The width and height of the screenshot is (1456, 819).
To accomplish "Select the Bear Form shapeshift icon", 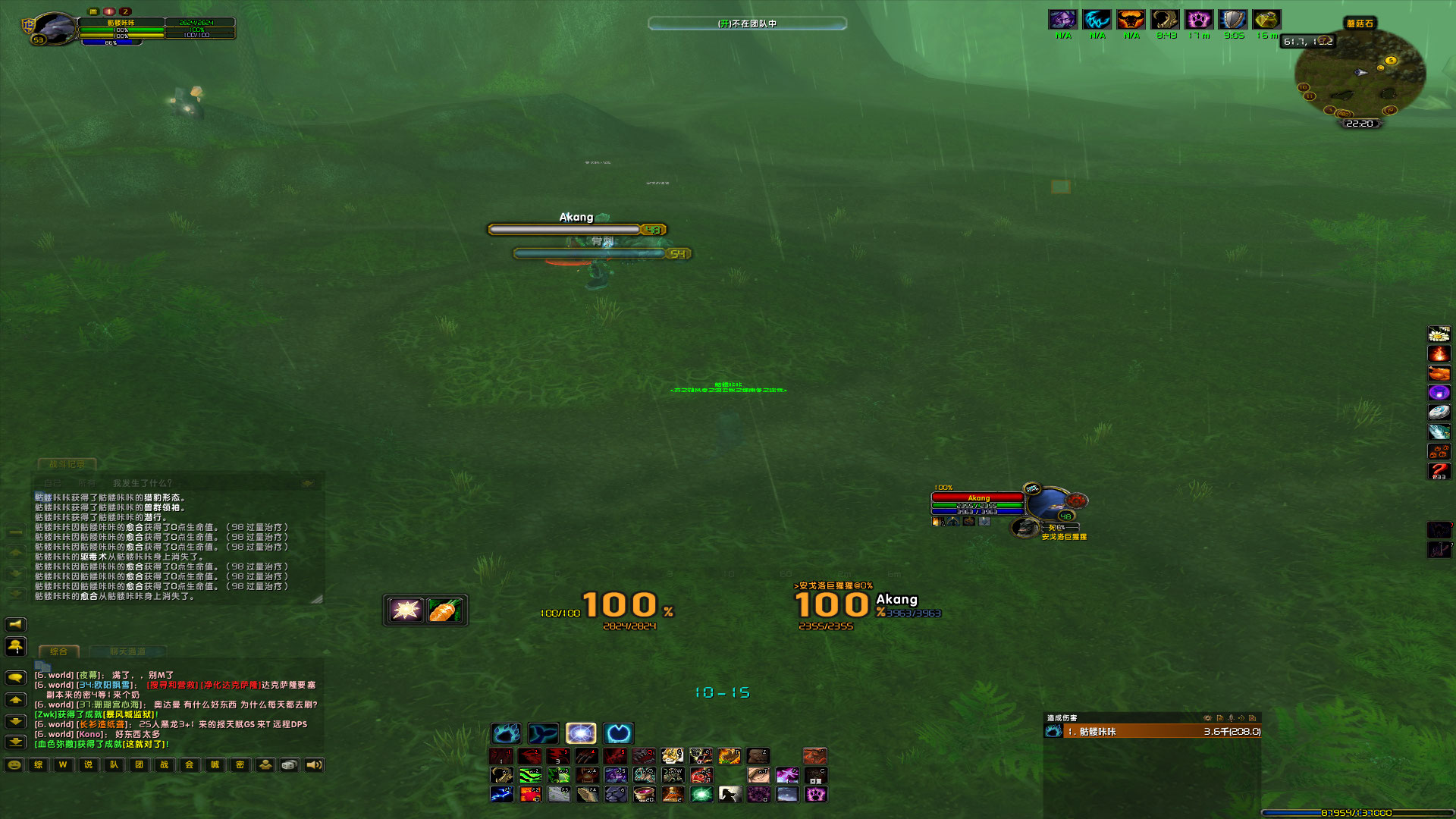I will point(507,733).
